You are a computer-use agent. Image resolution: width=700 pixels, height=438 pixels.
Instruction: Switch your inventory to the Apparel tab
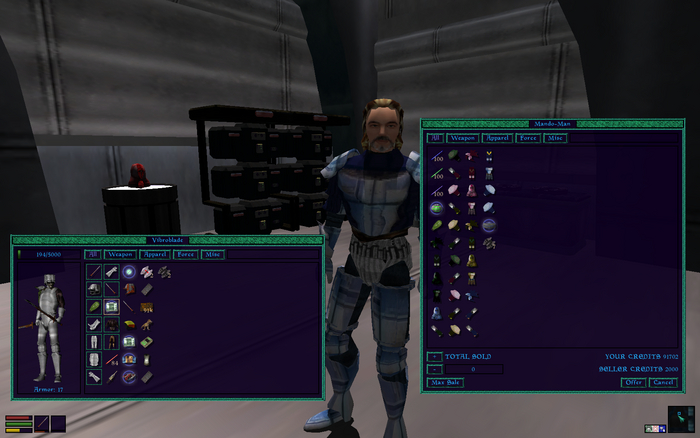pyautogui.click(x=154, y=255)
